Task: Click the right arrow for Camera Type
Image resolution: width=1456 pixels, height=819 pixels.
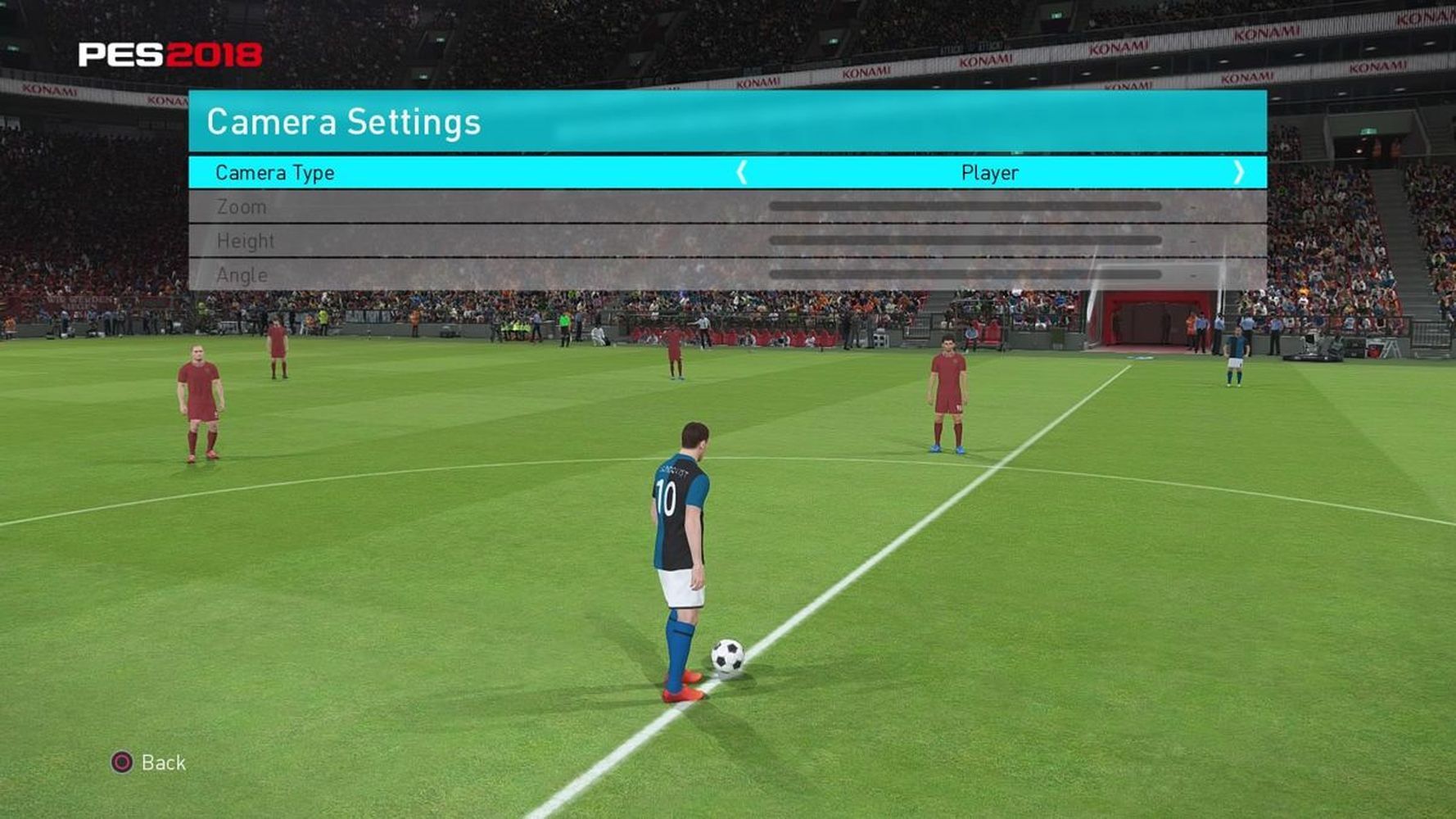Action: [1238, 173]
